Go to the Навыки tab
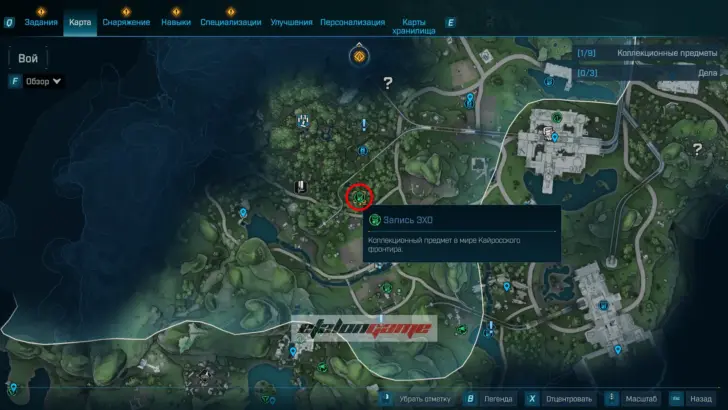The image size is (728, 410). pos(175,22)
